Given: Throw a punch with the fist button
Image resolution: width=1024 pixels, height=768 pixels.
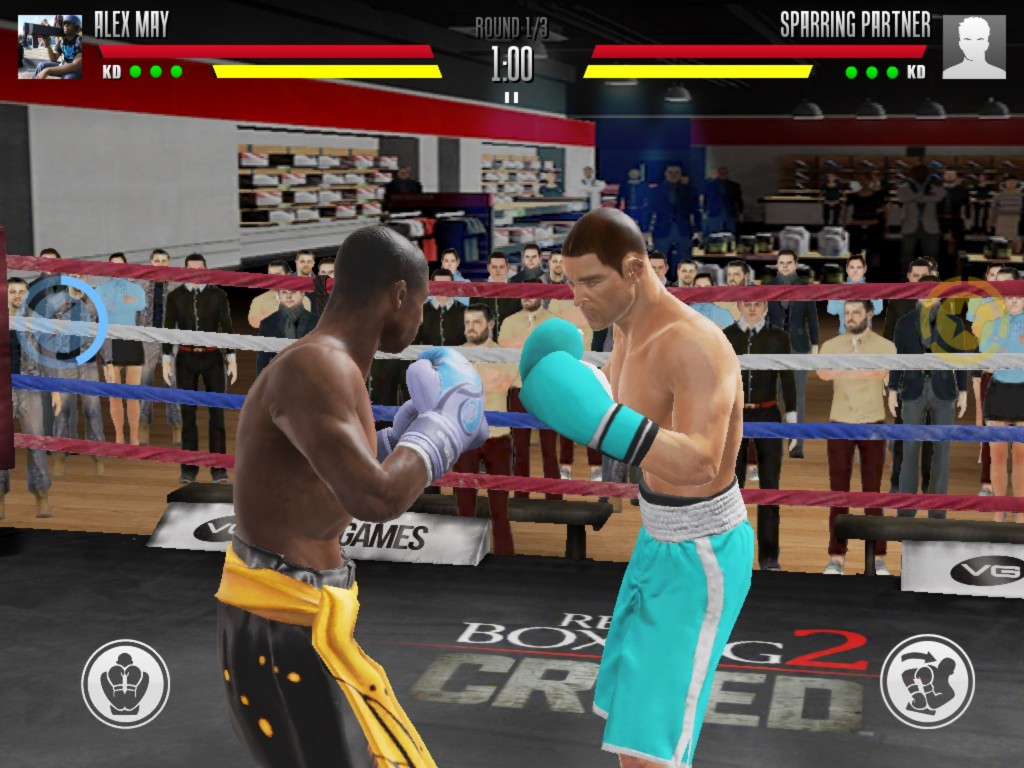Looking at the screenshot, I should click(926, 681).
